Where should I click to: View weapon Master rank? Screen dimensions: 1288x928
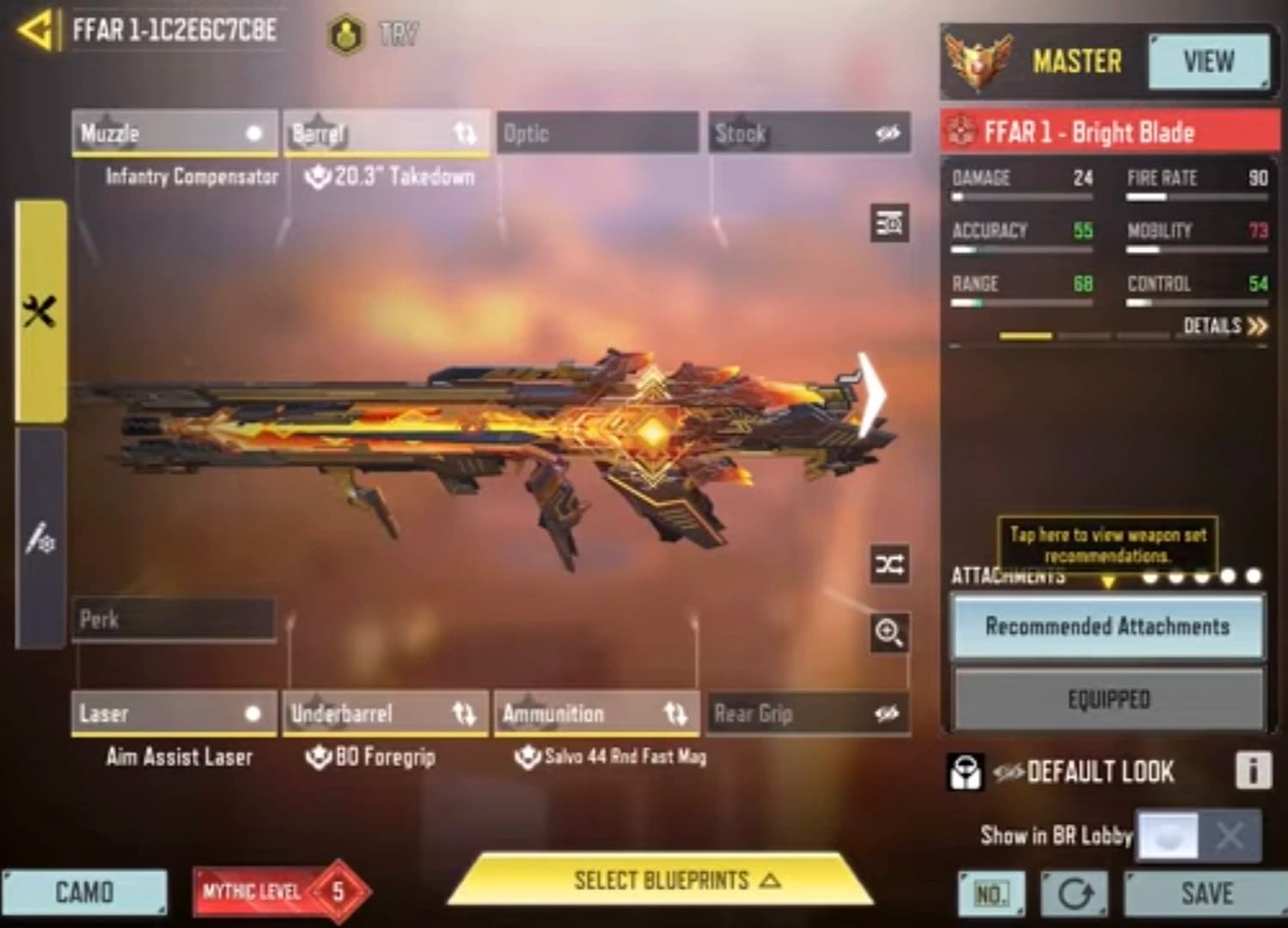pos(1208,62)
